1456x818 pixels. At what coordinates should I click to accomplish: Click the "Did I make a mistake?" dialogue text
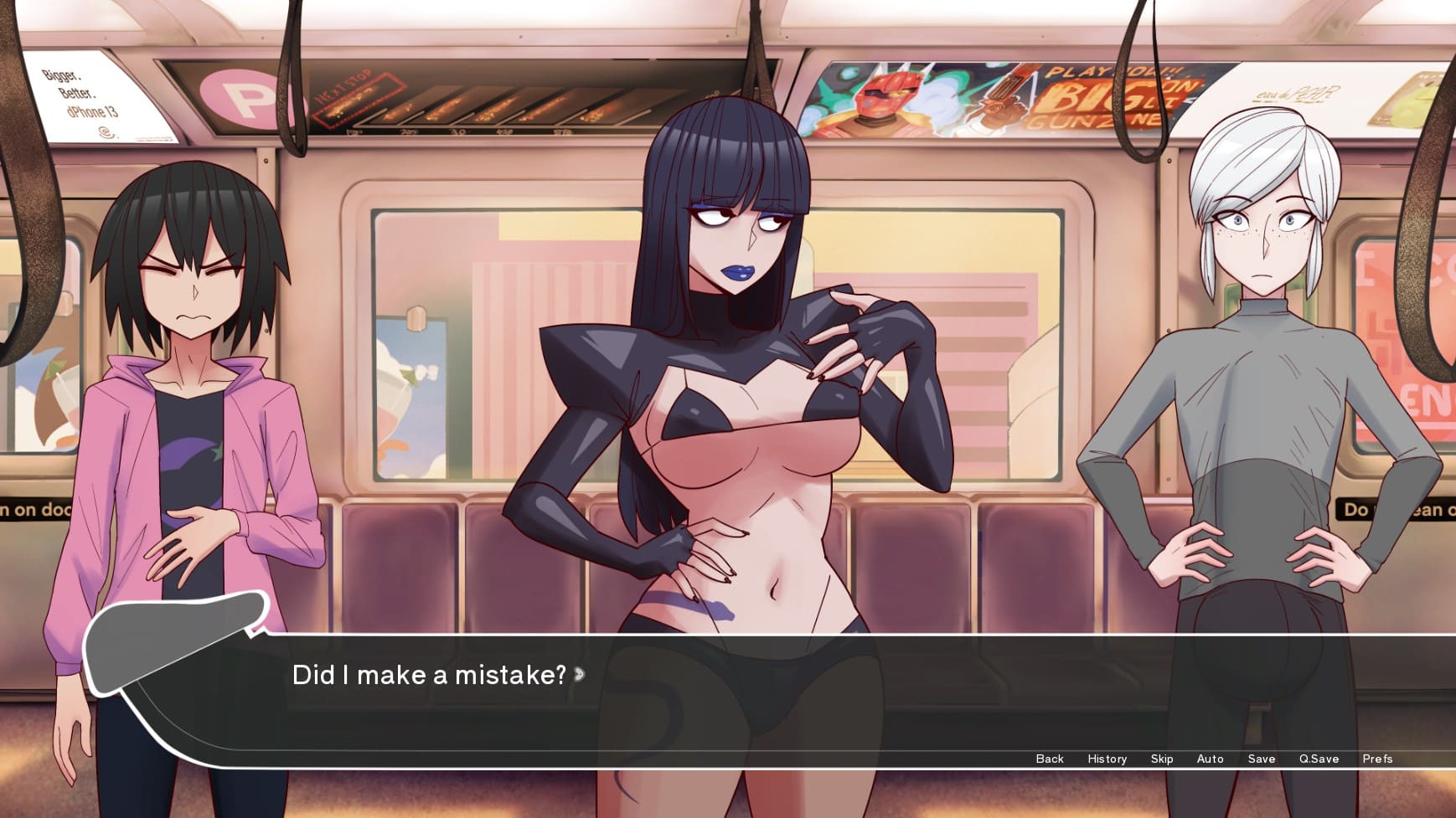(429, 675)
